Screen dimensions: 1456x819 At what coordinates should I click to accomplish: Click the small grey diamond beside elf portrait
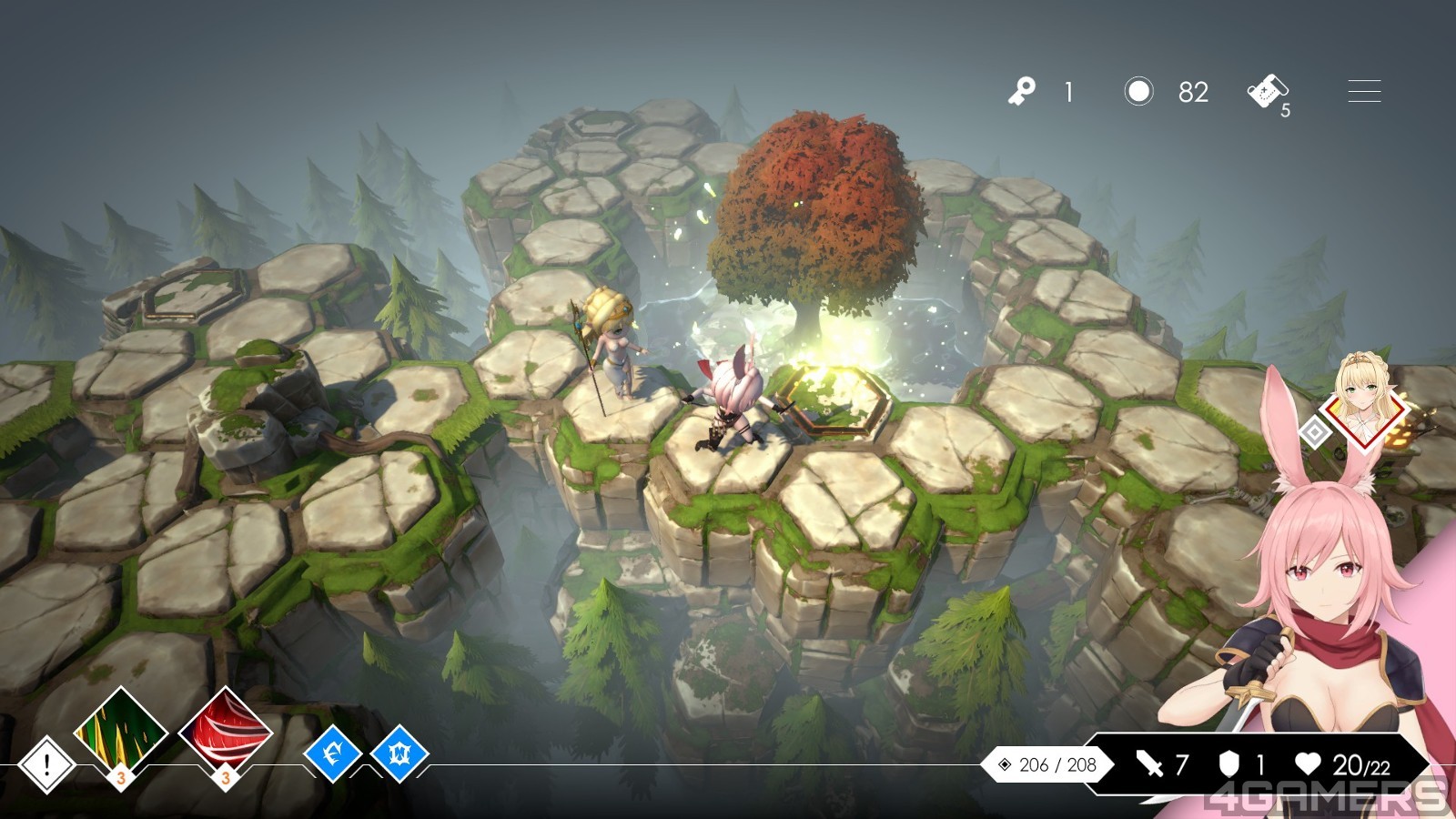click(1315, 431)
